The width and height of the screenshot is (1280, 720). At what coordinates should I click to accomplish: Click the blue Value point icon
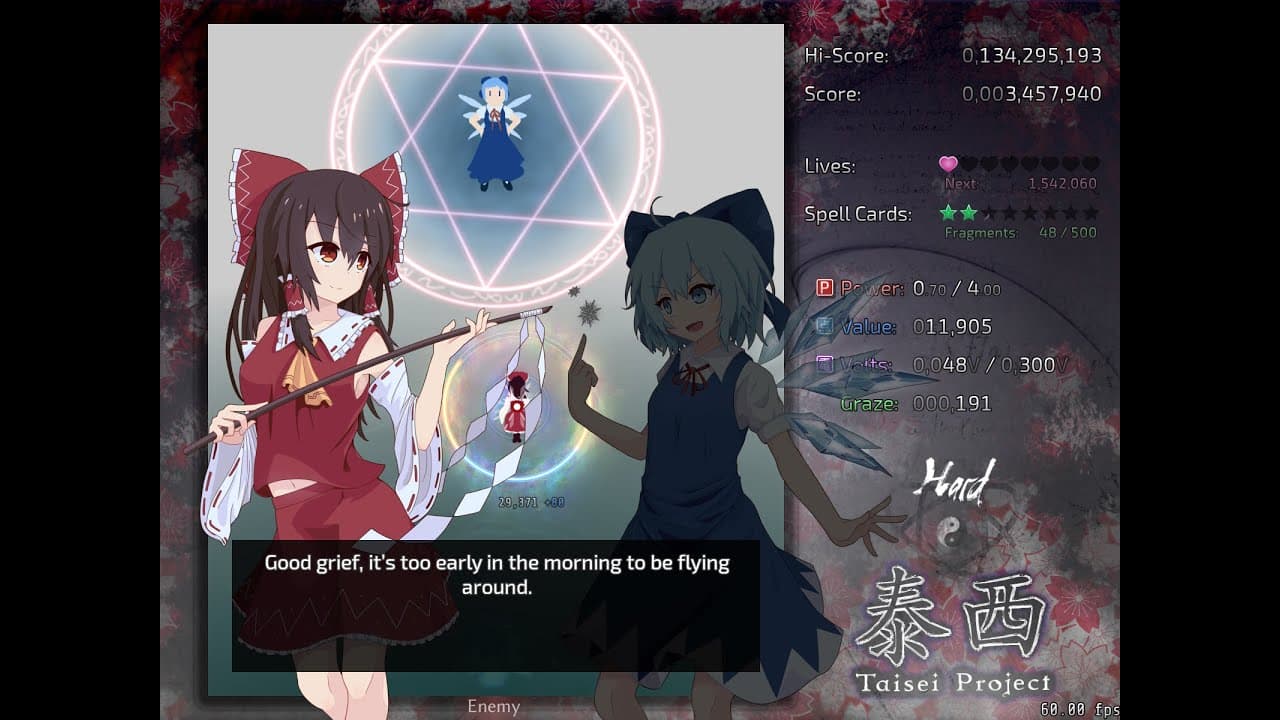click(823, 326)
